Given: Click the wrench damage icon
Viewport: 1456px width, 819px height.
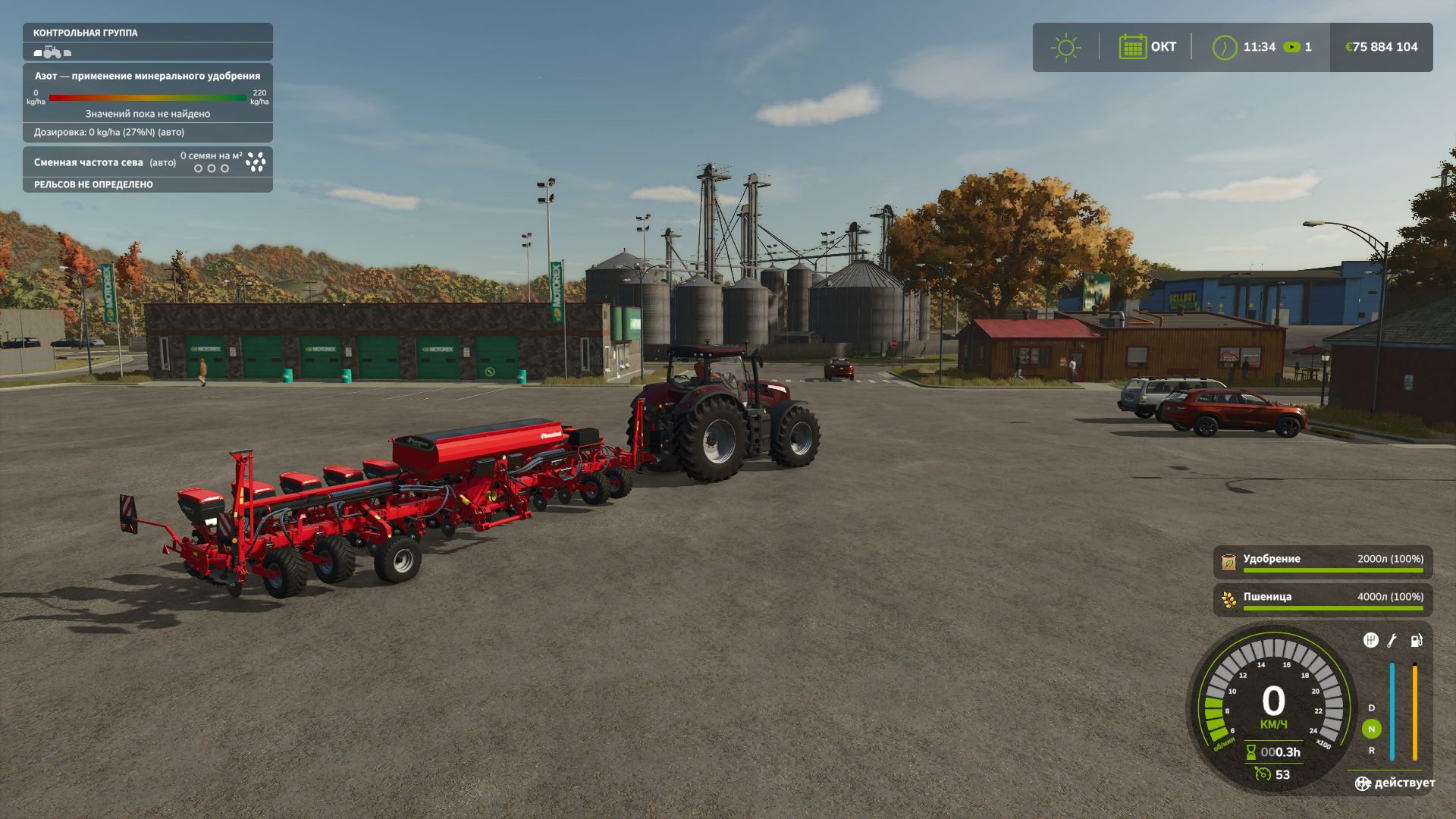Looking at the screenshot, I should pos(1392,641).
